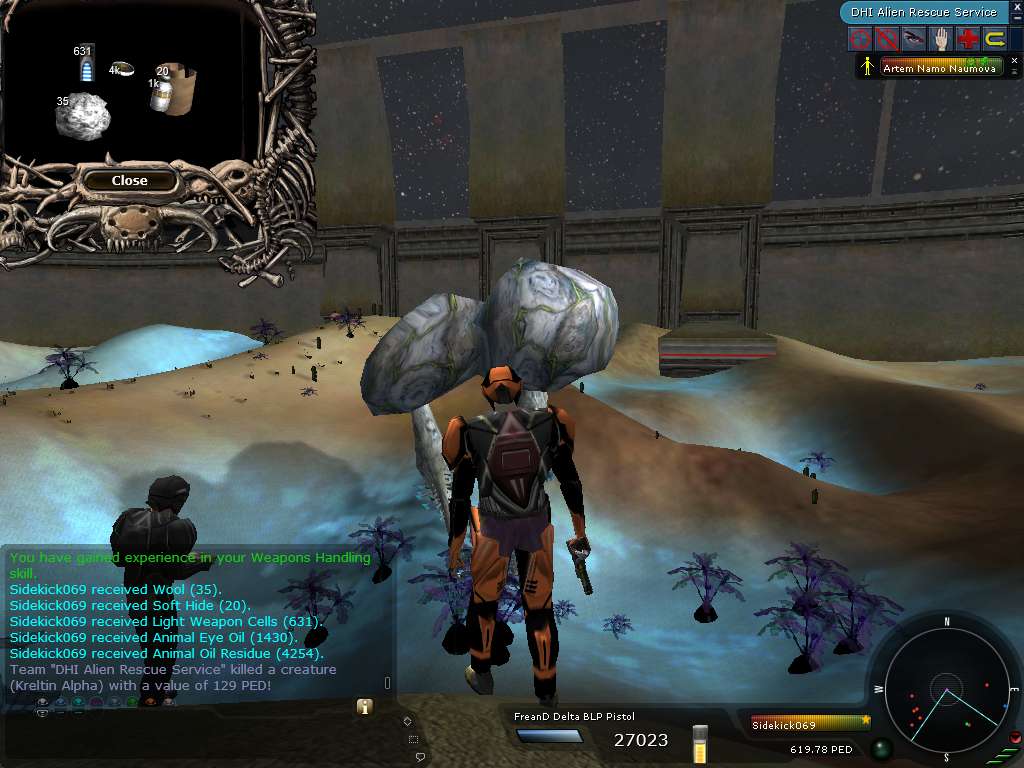Click the yellow return arrow icon
Viewport: 1024px width, 768px height.
(994, 39)
